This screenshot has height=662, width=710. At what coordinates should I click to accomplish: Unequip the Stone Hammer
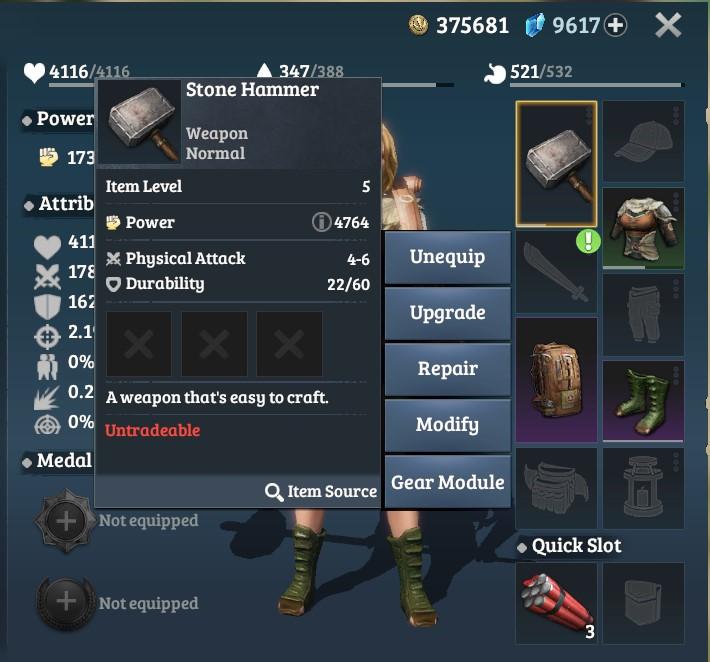(x=447, y=257)
